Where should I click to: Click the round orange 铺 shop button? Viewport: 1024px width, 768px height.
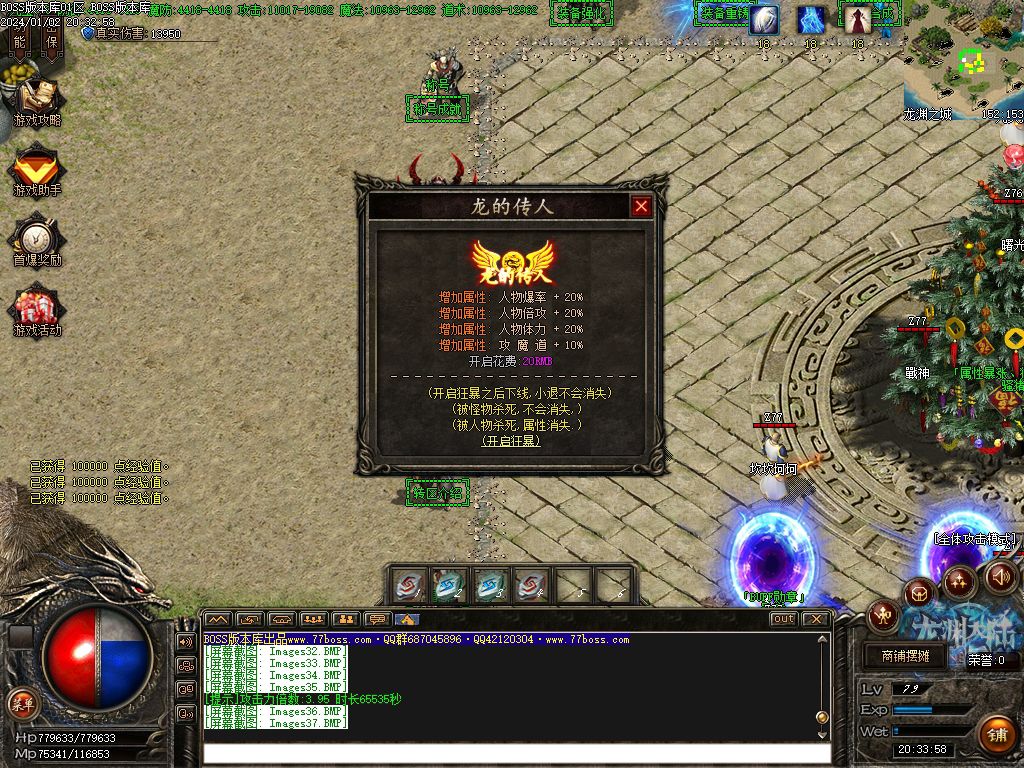(996, 733)
